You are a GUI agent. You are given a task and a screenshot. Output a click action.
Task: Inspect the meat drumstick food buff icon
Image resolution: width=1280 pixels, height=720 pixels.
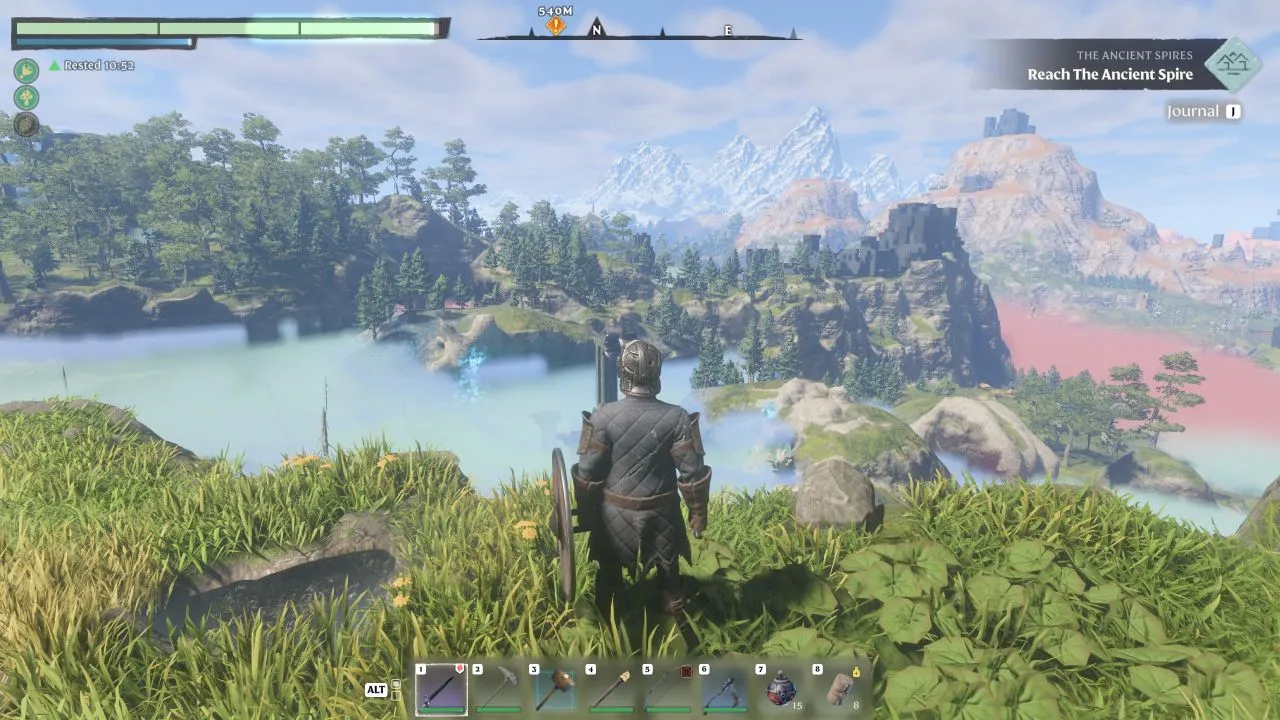click(x=26, y=70)
